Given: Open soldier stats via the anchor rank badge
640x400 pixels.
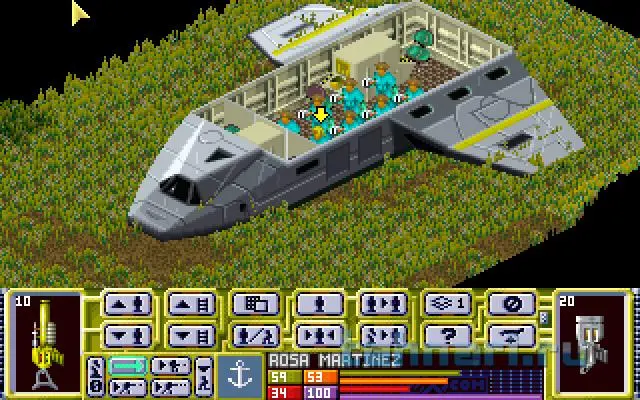Looking at the screenshot, I should 236,370.
